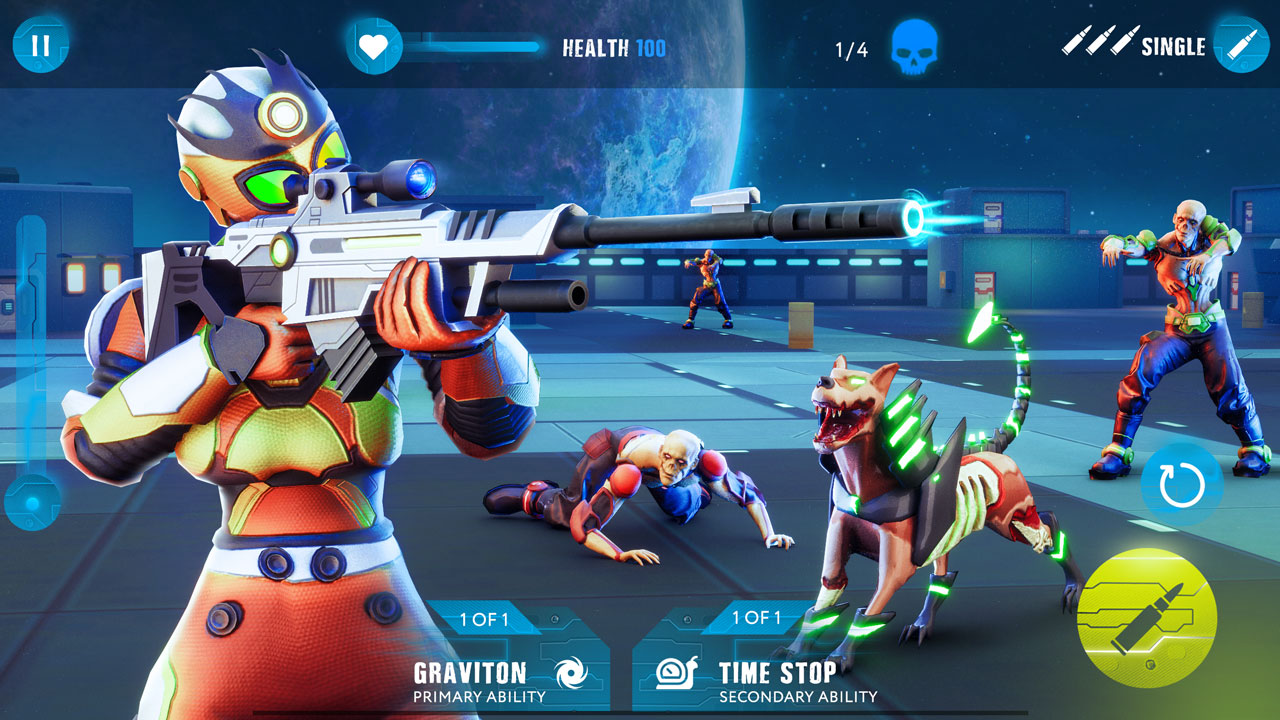Click the three bullets ammo icon

[x=1102, y=41]
